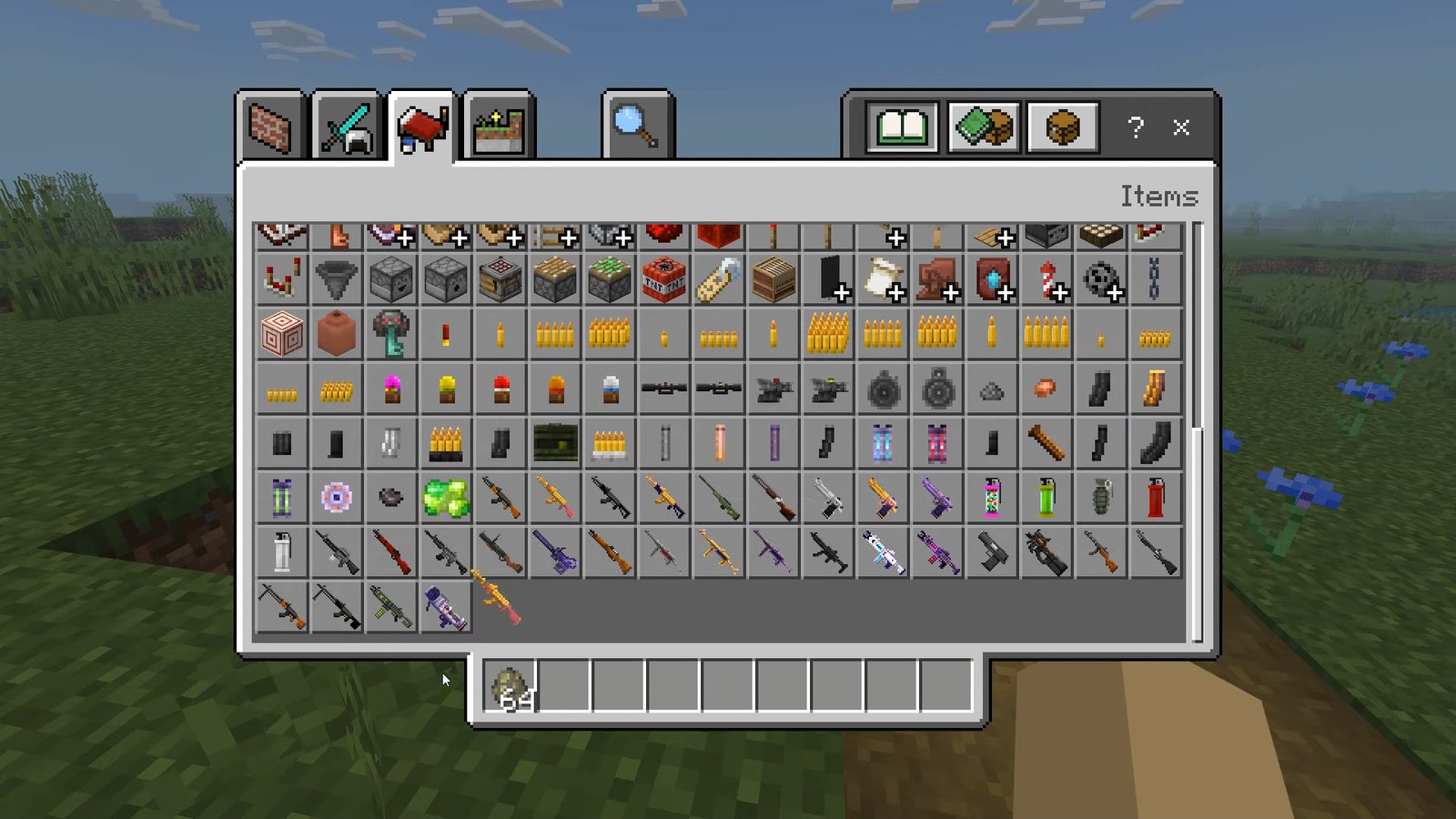
Task: Click the help question mark button
Action: (x=1135, y=127)
